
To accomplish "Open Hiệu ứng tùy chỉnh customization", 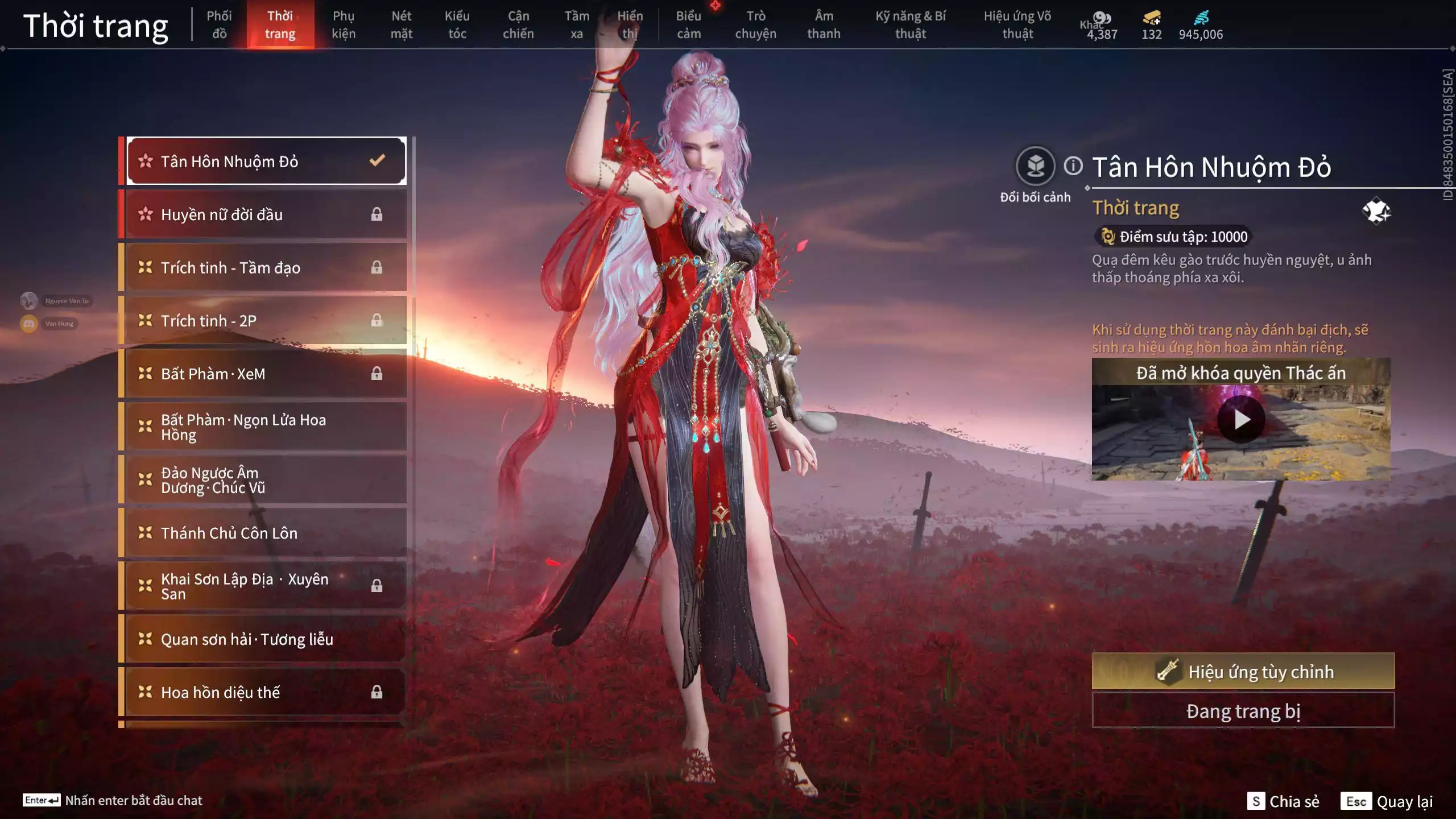I will click(x=1243, y=671).
